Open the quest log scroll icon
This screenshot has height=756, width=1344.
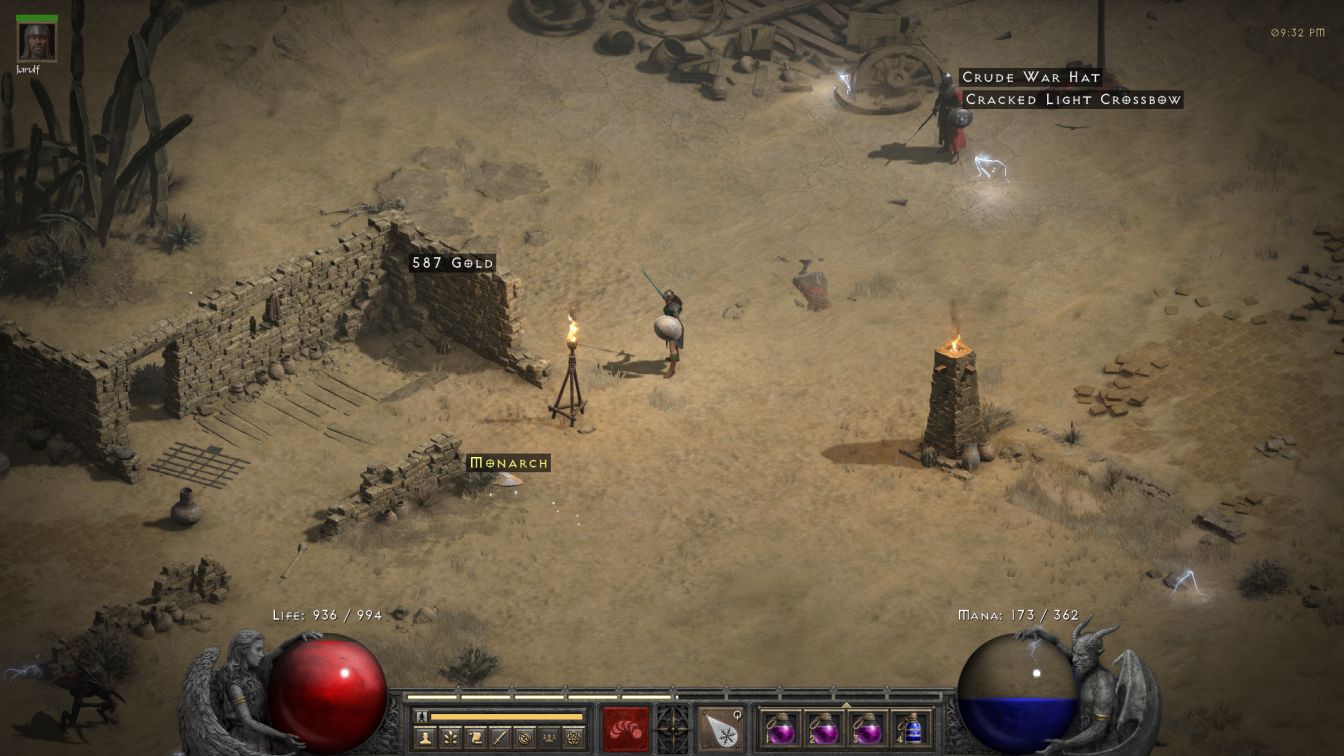click(x=476, y=738)
